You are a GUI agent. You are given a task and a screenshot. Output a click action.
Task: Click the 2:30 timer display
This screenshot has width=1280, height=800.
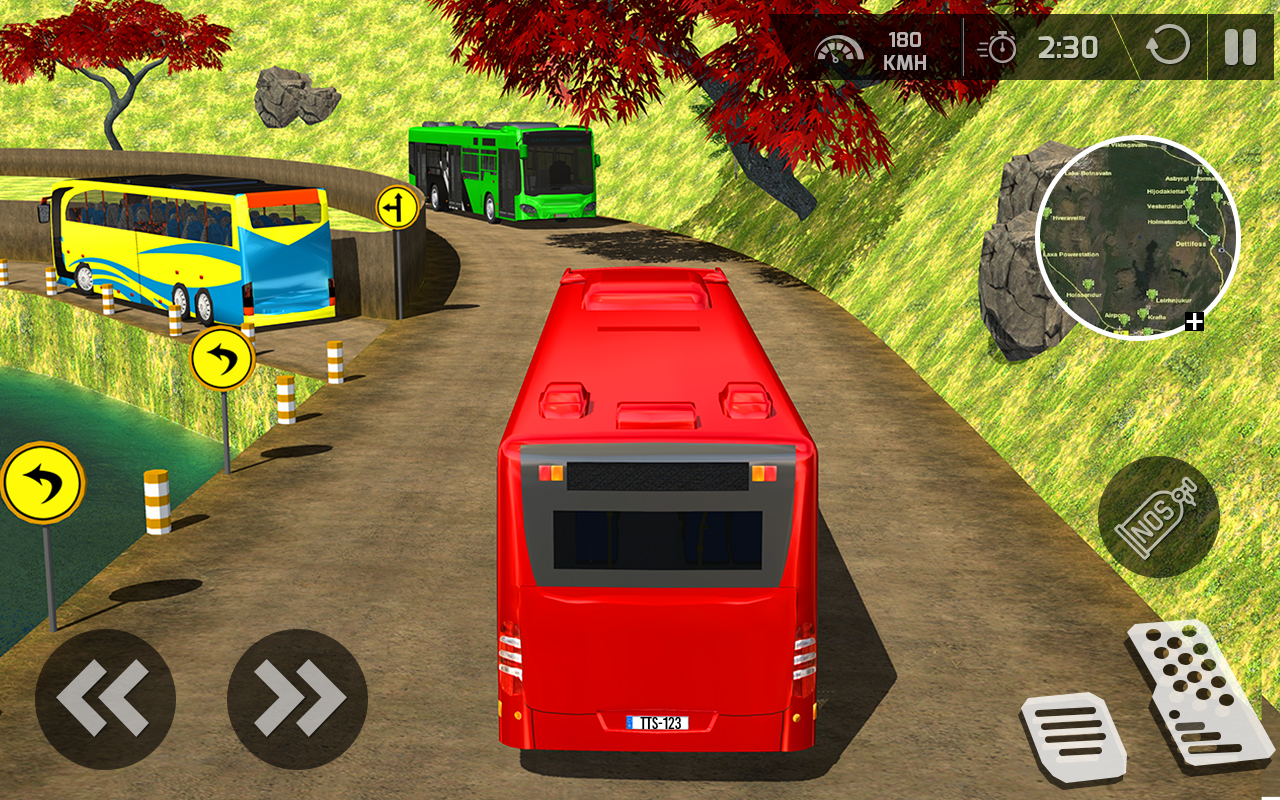(1066, 47)
